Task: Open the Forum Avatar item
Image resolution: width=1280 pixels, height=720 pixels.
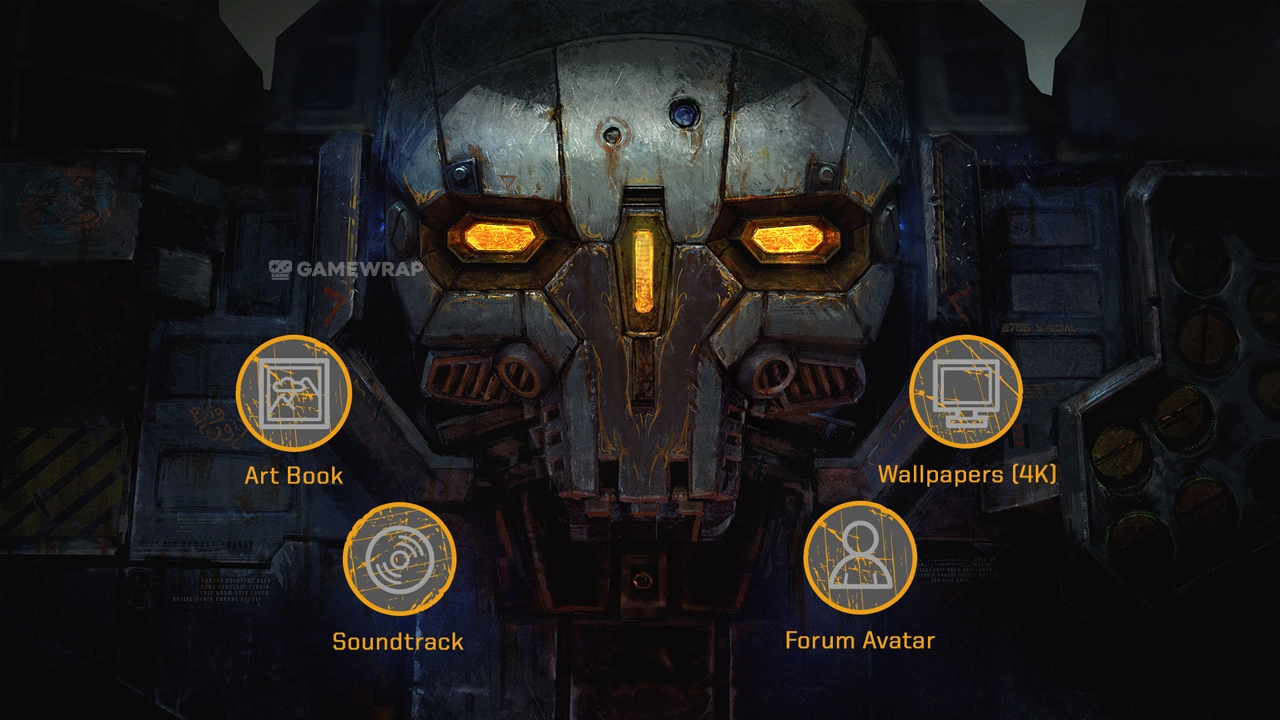Action: 860,558
